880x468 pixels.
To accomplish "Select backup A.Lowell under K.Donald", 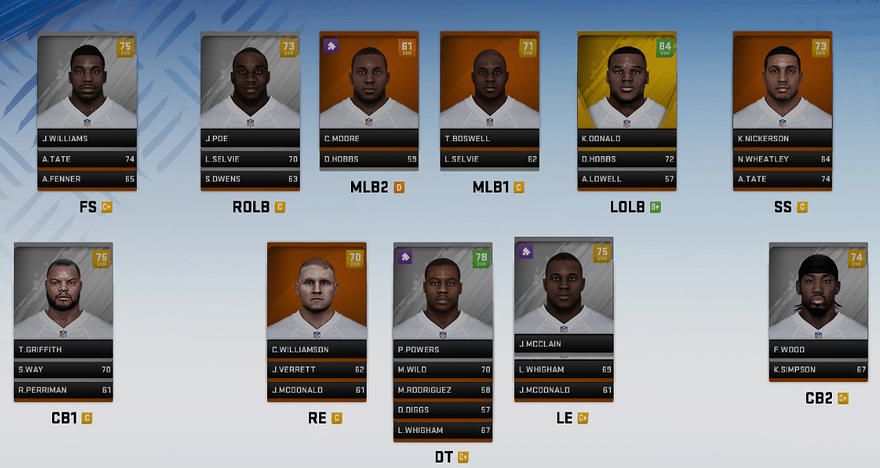I will click(x=626, y=179).
